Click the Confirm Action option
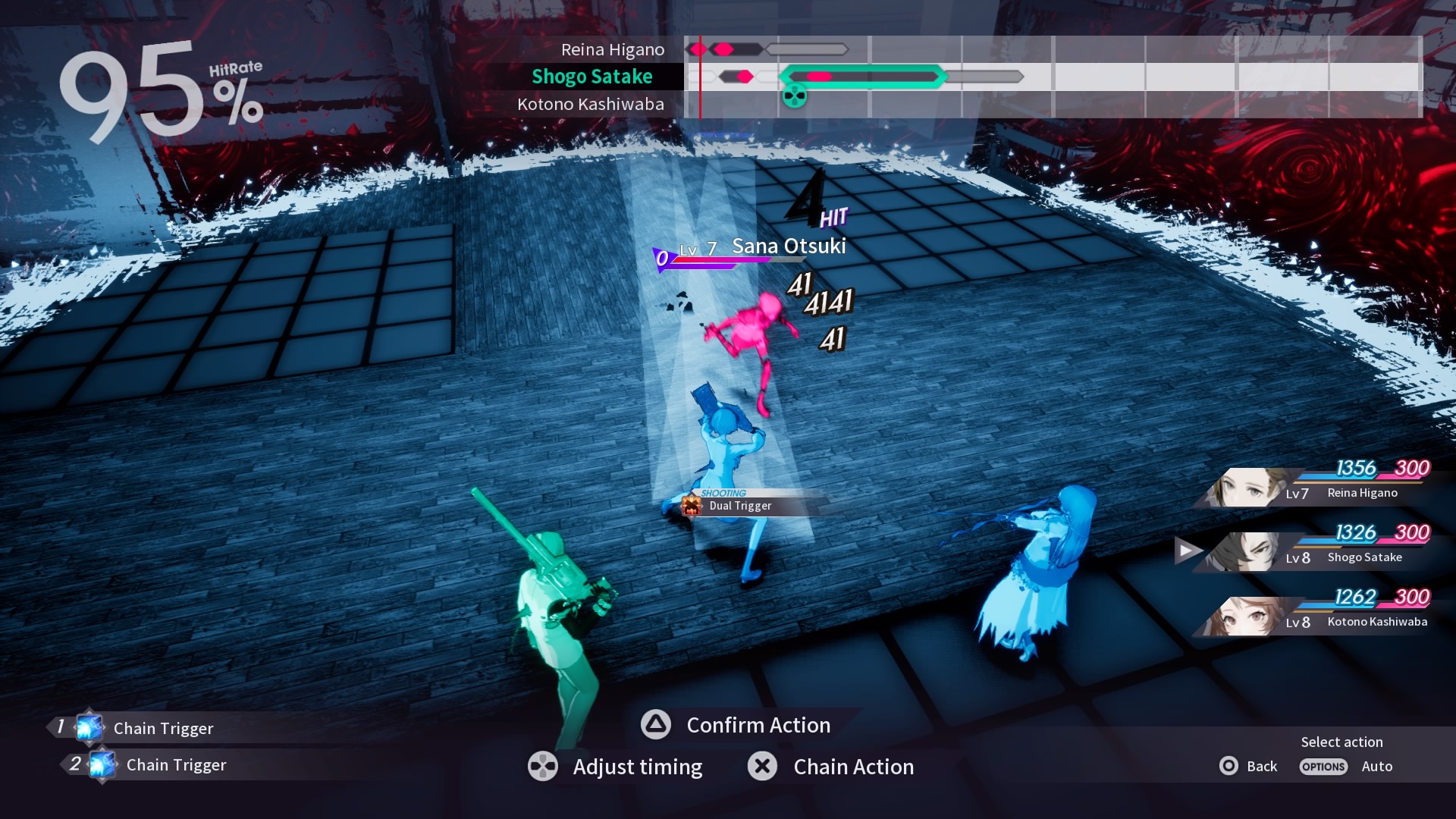1456x819 pixels. click(x=758, y=725)
